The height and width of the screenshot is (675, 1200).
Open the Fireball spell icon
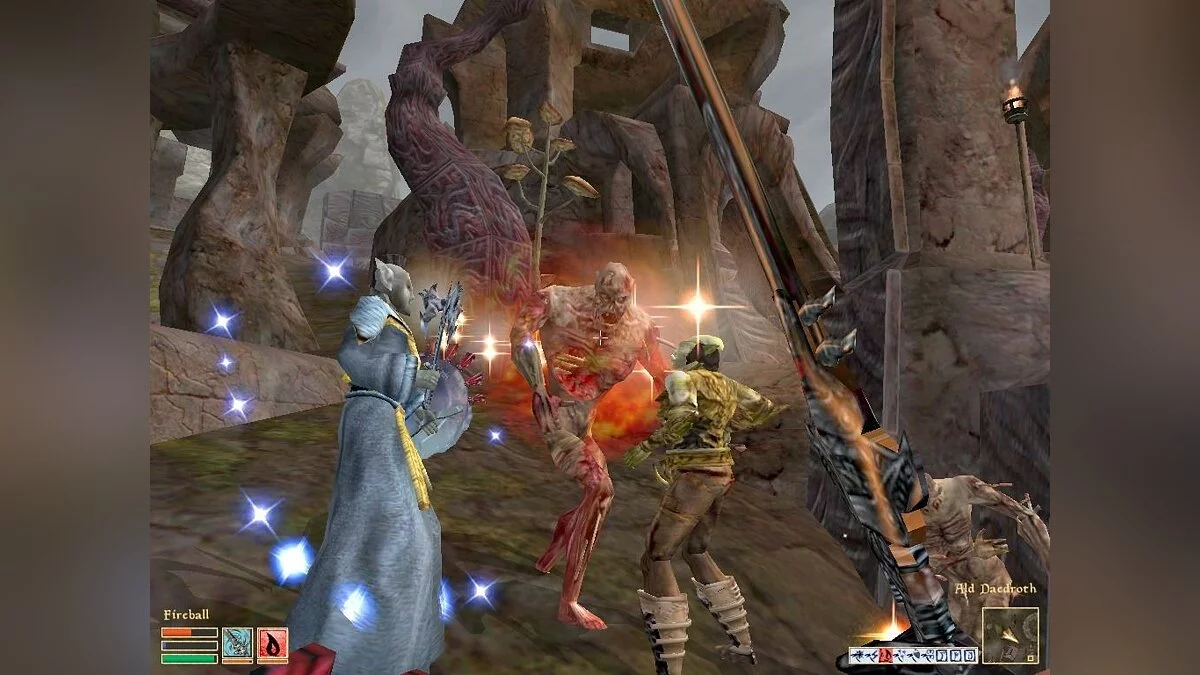(x=272, y=644)
